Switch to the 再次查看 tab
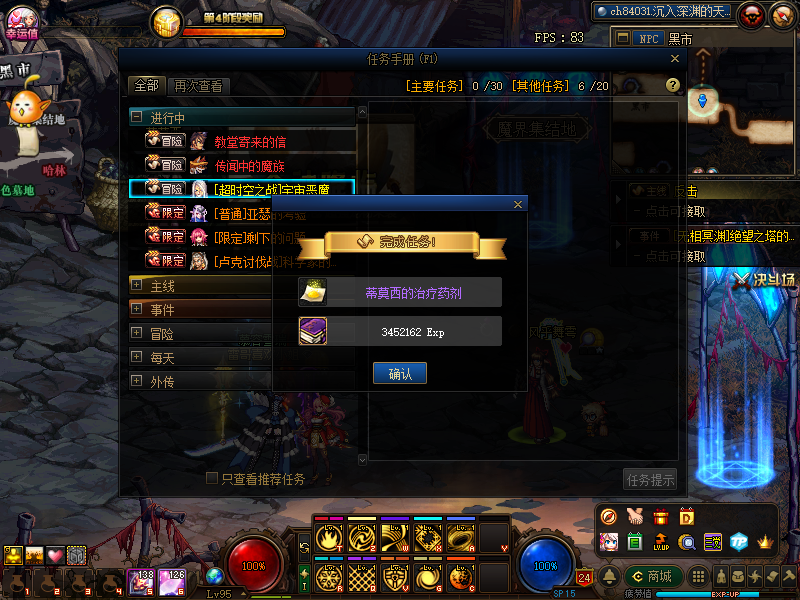The image size is (800, 600). coord(197,86)
